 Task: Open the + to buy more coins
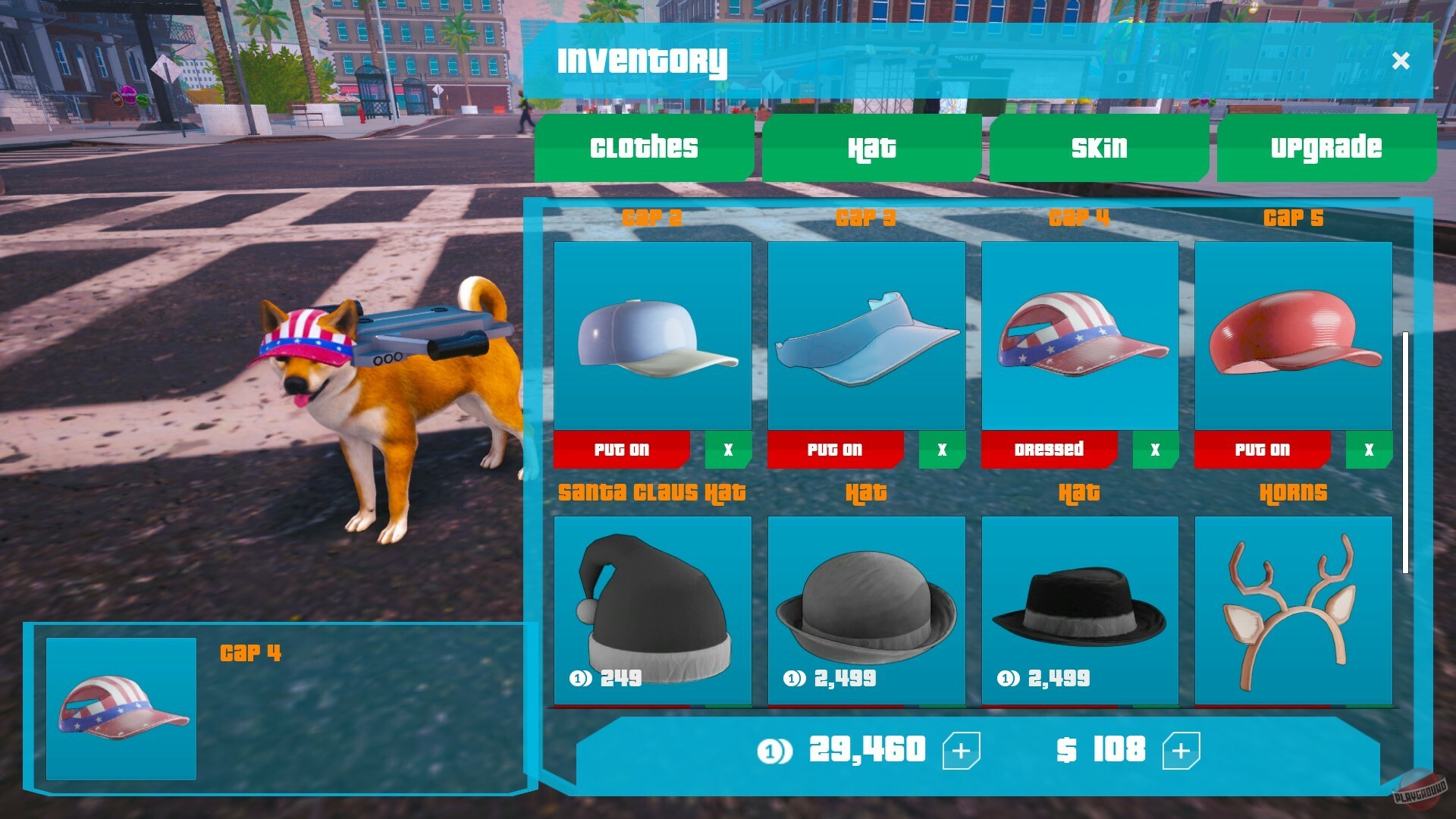(x=962, y=751)
